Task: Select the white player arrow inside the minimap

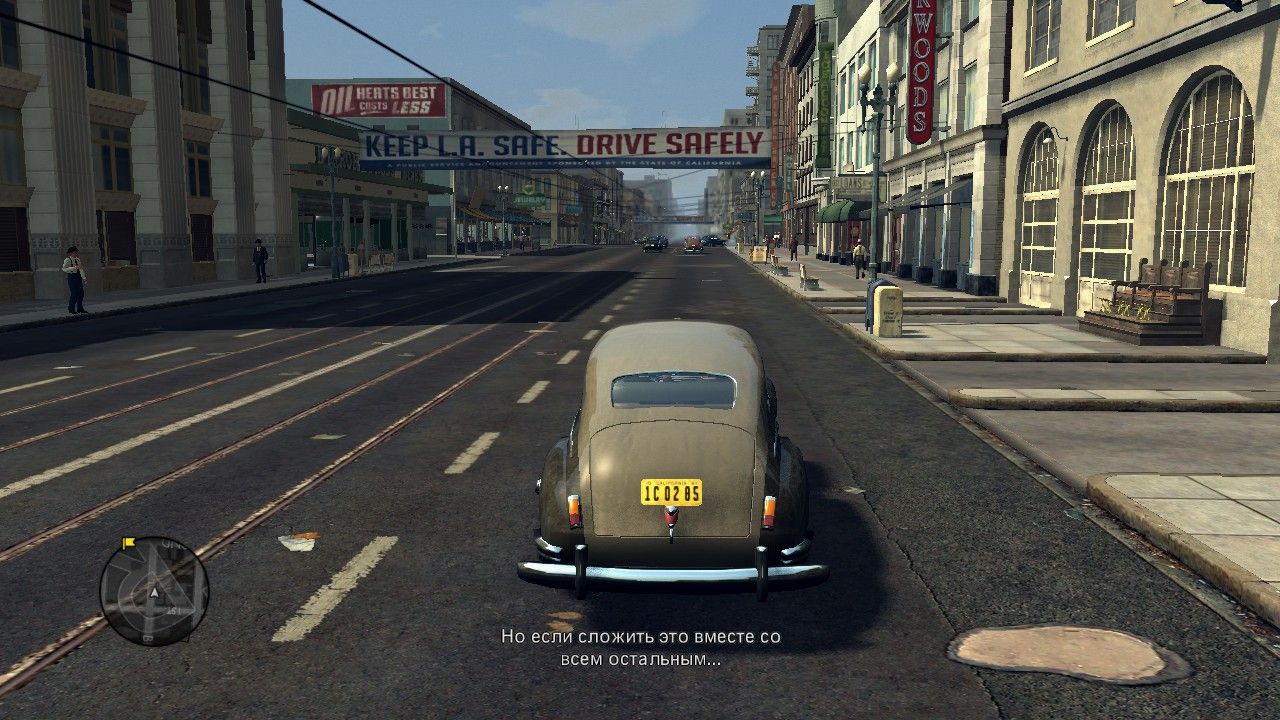Action: [x=153, y=592]
